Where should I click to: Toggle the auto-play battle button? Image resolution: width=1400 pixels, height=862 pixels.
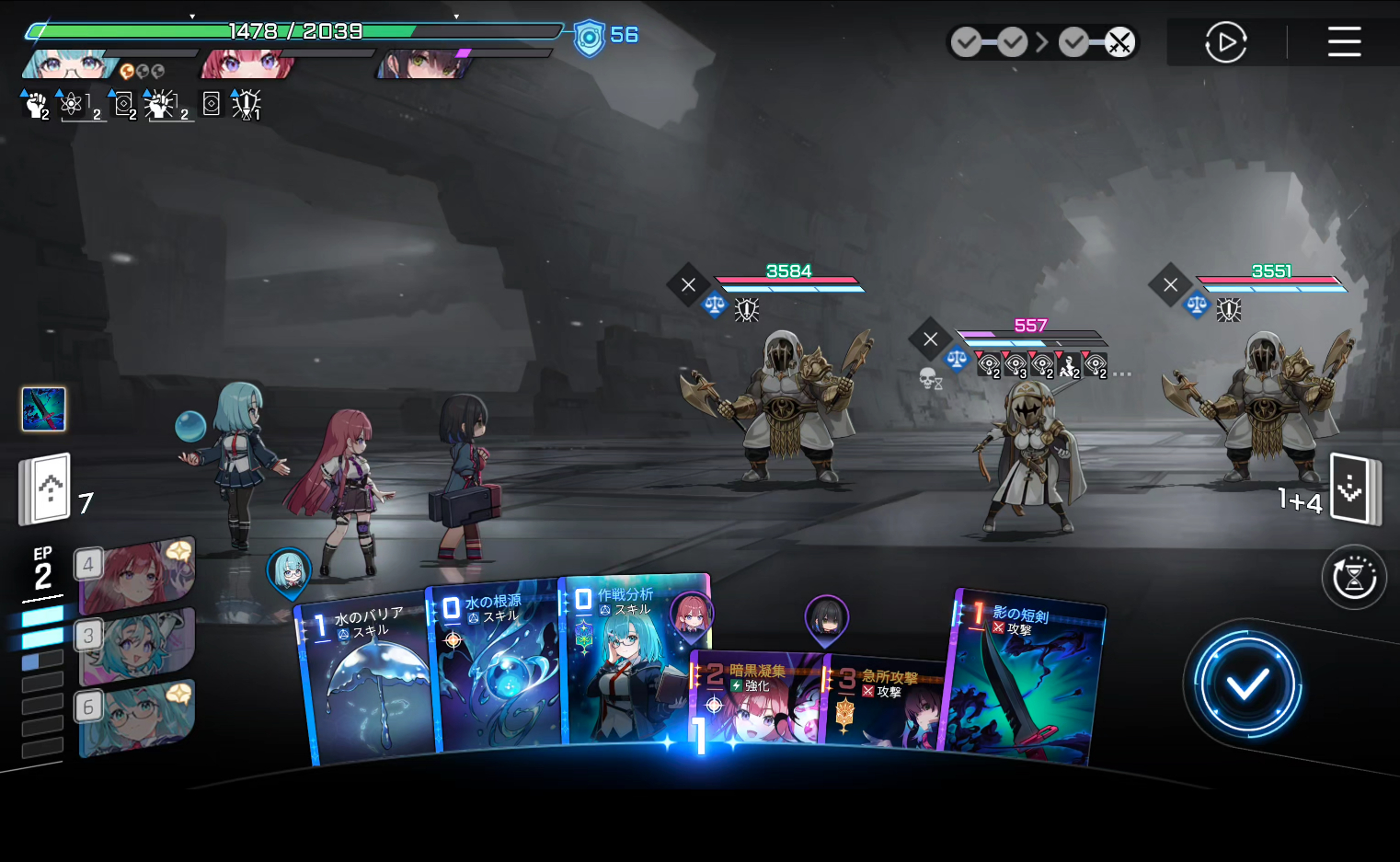[x=1225, y=42]
